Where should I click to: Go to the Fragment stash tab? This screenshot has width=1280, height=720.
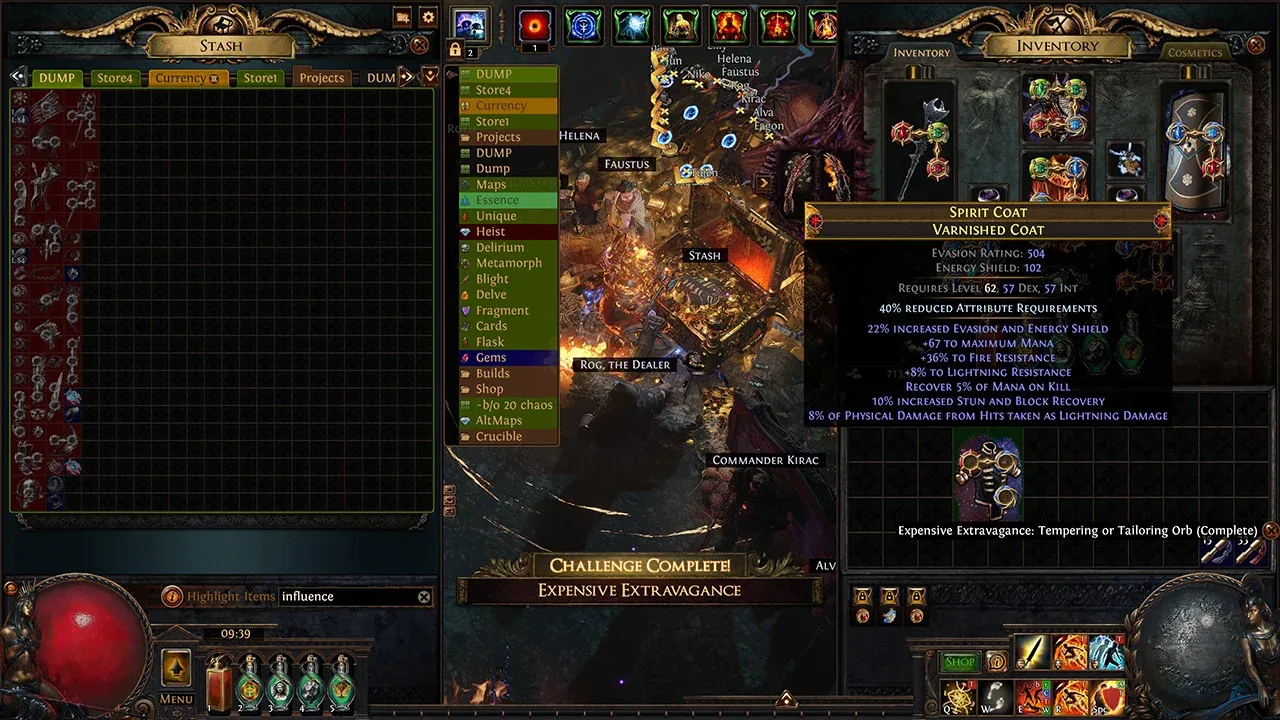(x=502, y=310)
